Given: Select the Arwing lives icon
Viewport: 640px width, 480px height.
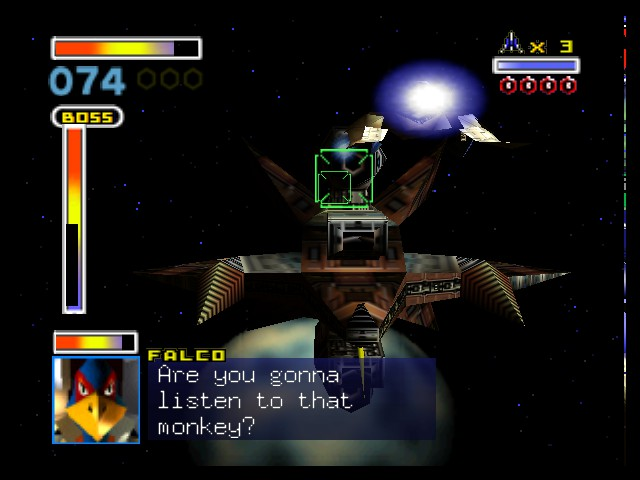Looking at the screenshot, I should (x=512, y=44).
